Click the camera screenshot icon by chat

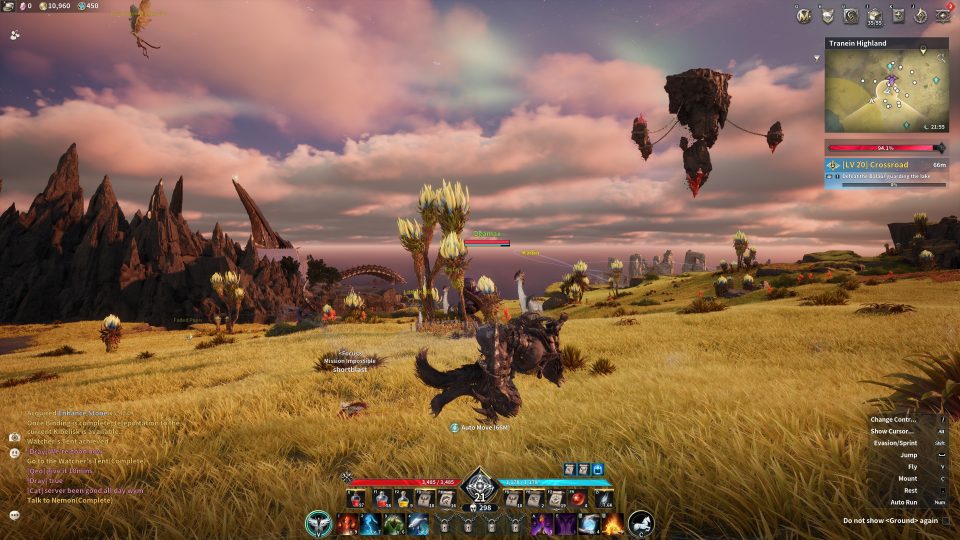coord(15,437)
